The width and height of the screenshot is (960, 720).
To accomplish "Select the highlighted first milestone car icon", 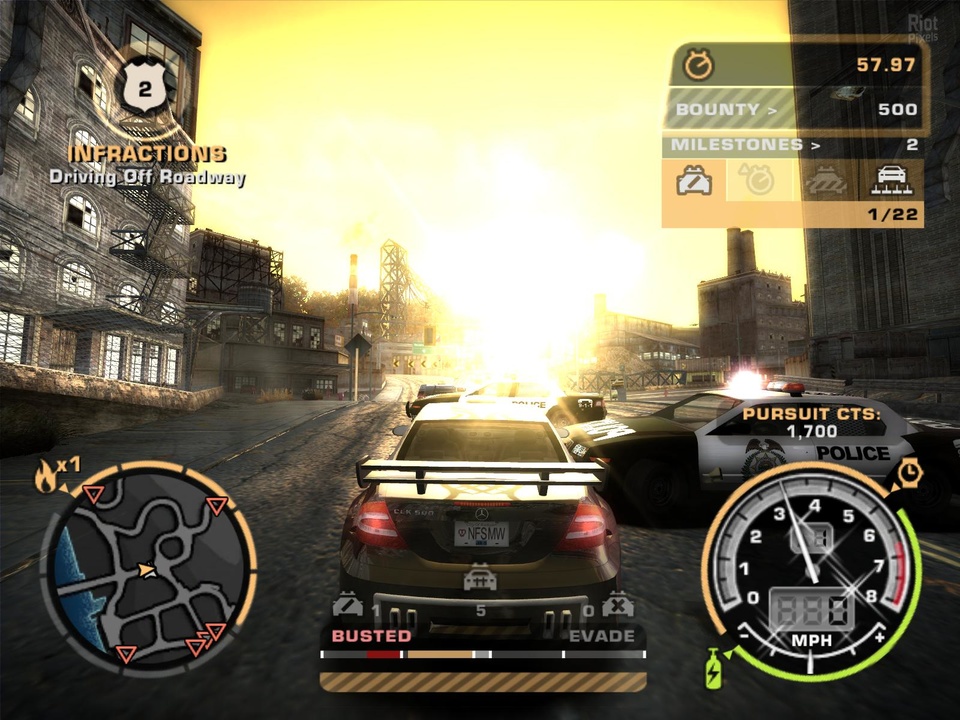I will 693,180.
